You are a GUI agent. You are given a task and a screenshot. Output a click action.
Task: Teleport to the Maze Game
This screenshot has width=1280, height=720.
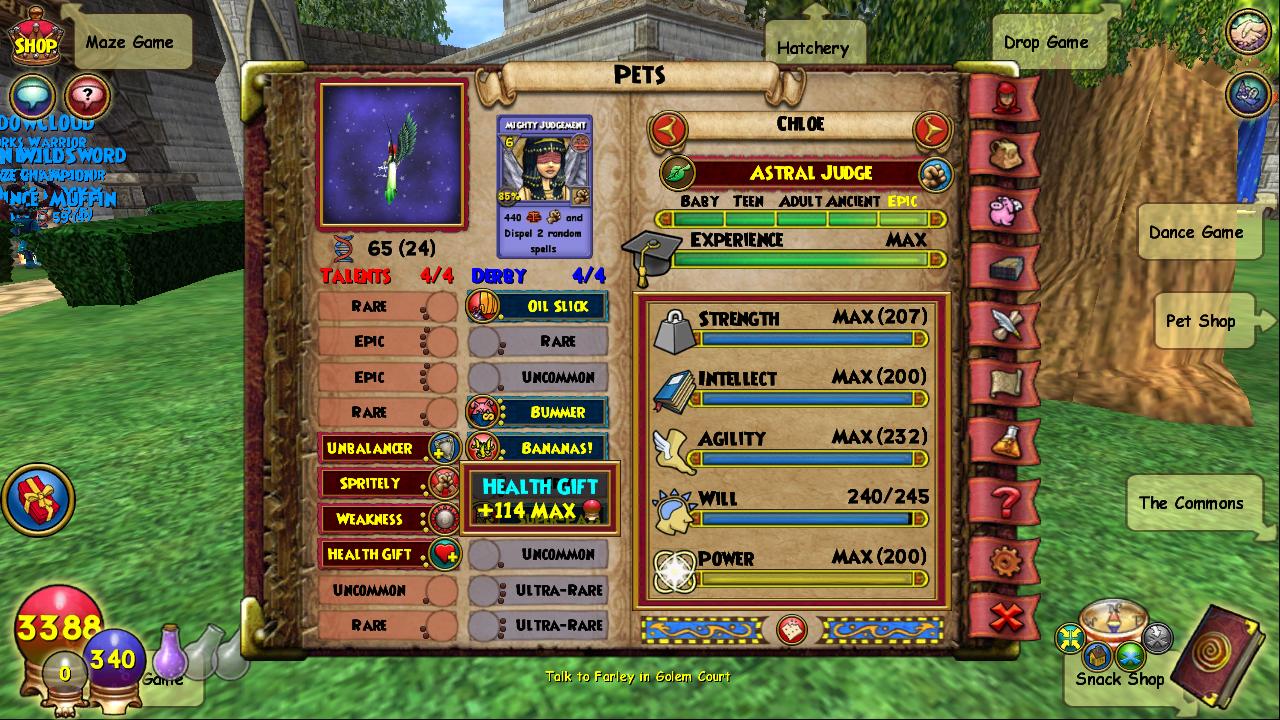tap(130, 42)
